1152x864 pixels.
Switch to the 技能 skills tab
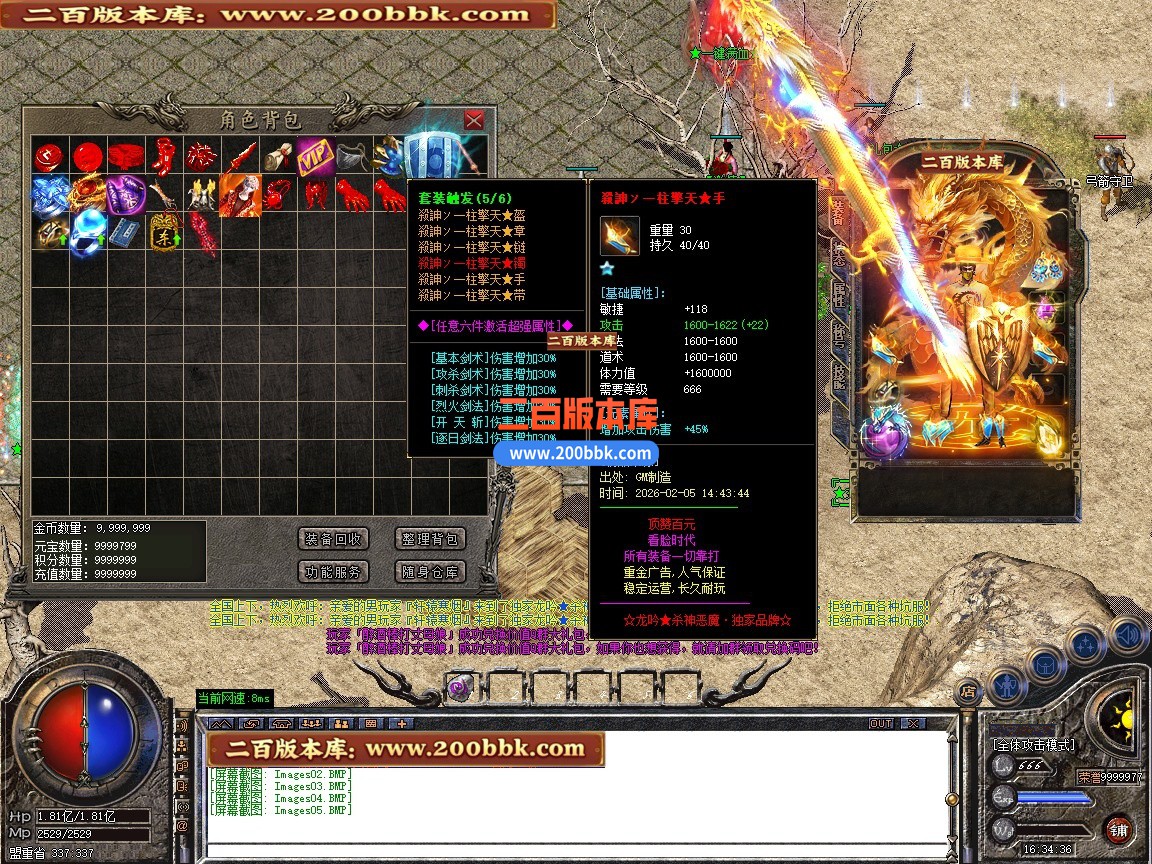[838, 377]
